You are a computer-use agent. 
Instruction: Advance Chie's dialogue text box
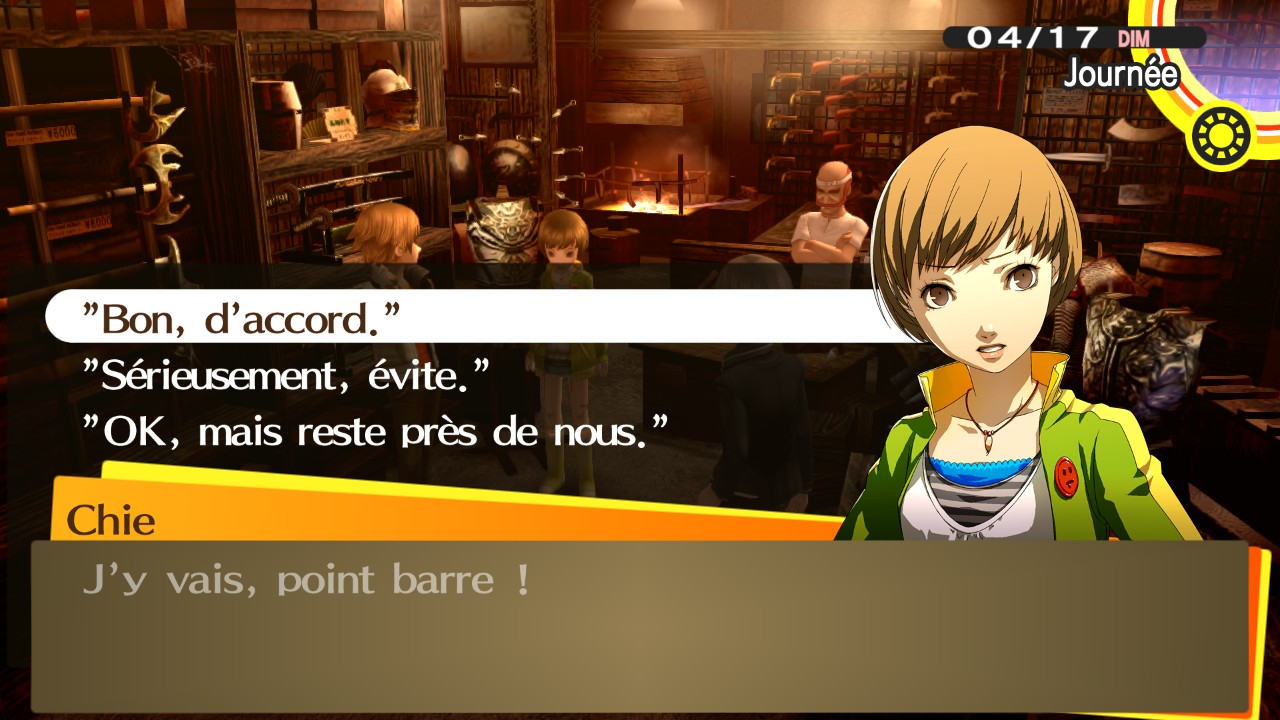[640, 625]
